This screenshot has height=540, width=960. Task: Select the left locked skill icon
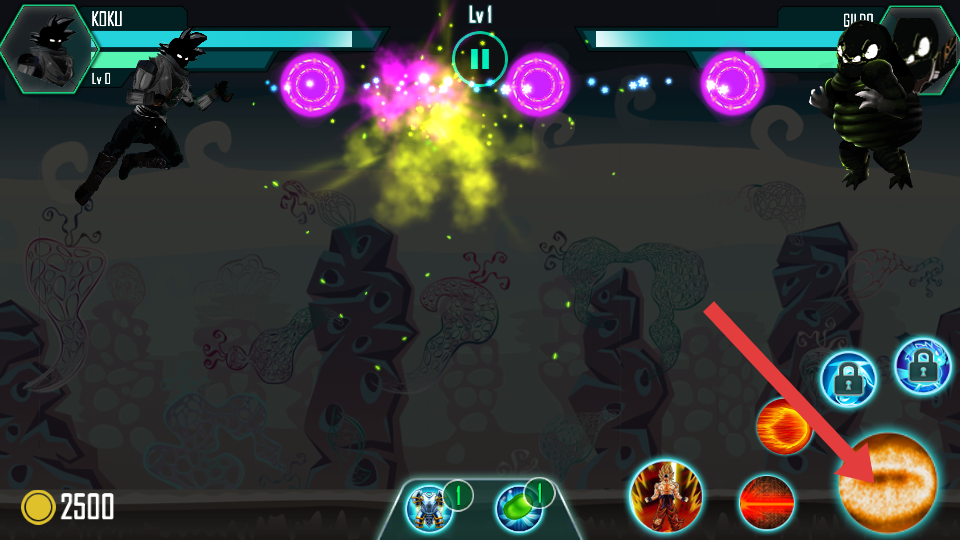click(848, 380)
